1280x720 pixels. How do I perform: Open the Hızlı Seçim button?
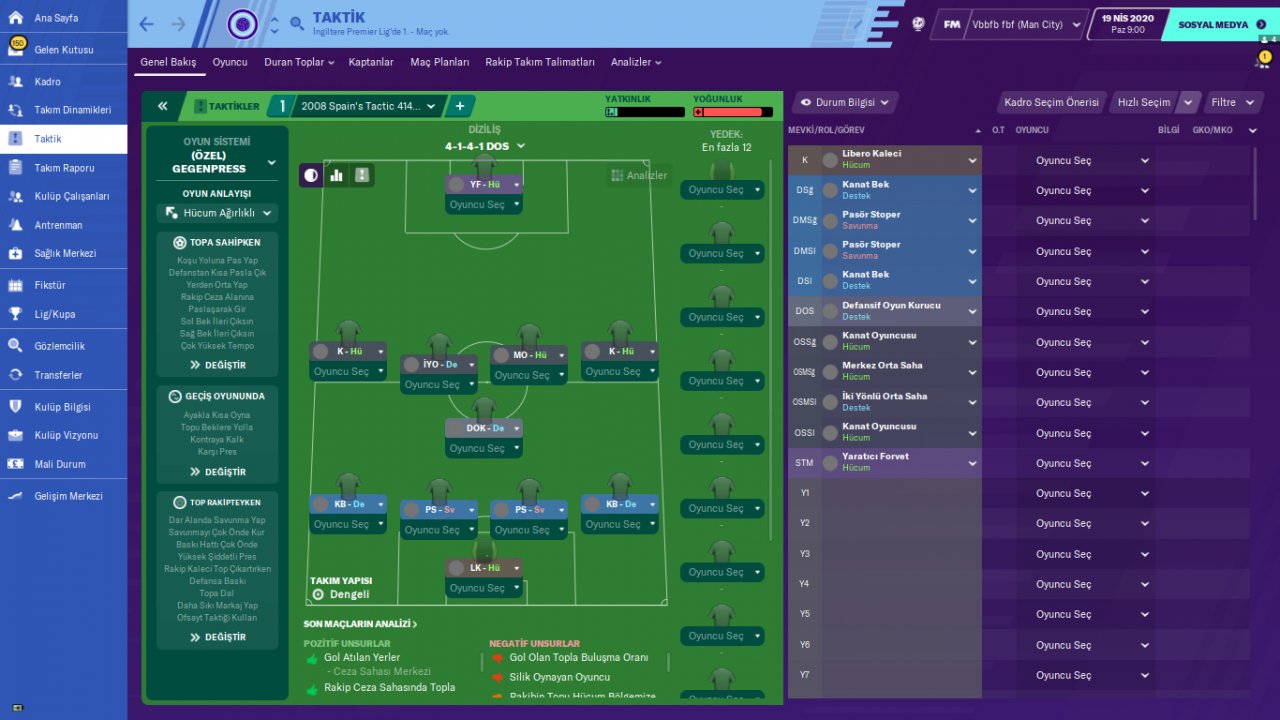tap(1143, 102)
